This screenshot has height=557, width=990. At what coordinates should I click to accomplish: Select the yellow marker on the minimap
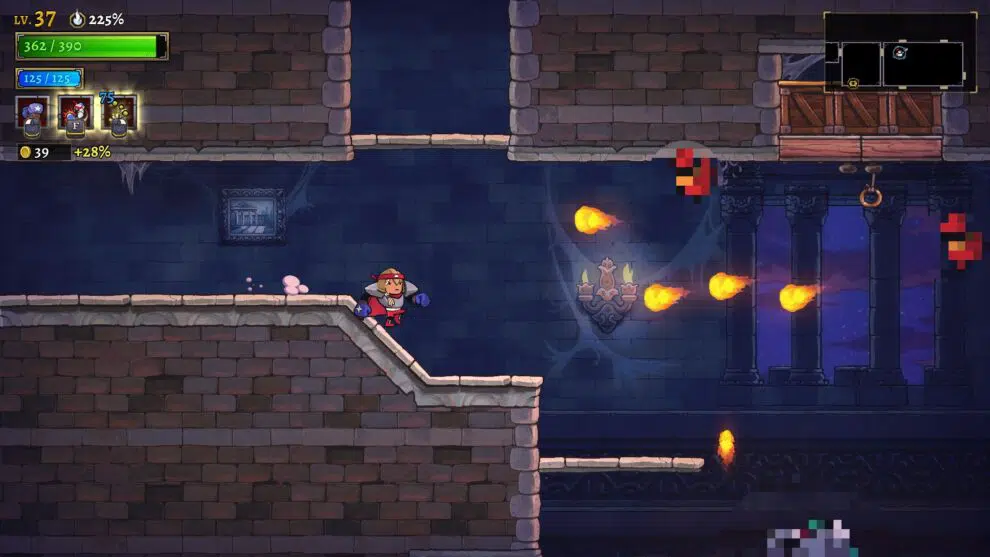tap(853, 83)
